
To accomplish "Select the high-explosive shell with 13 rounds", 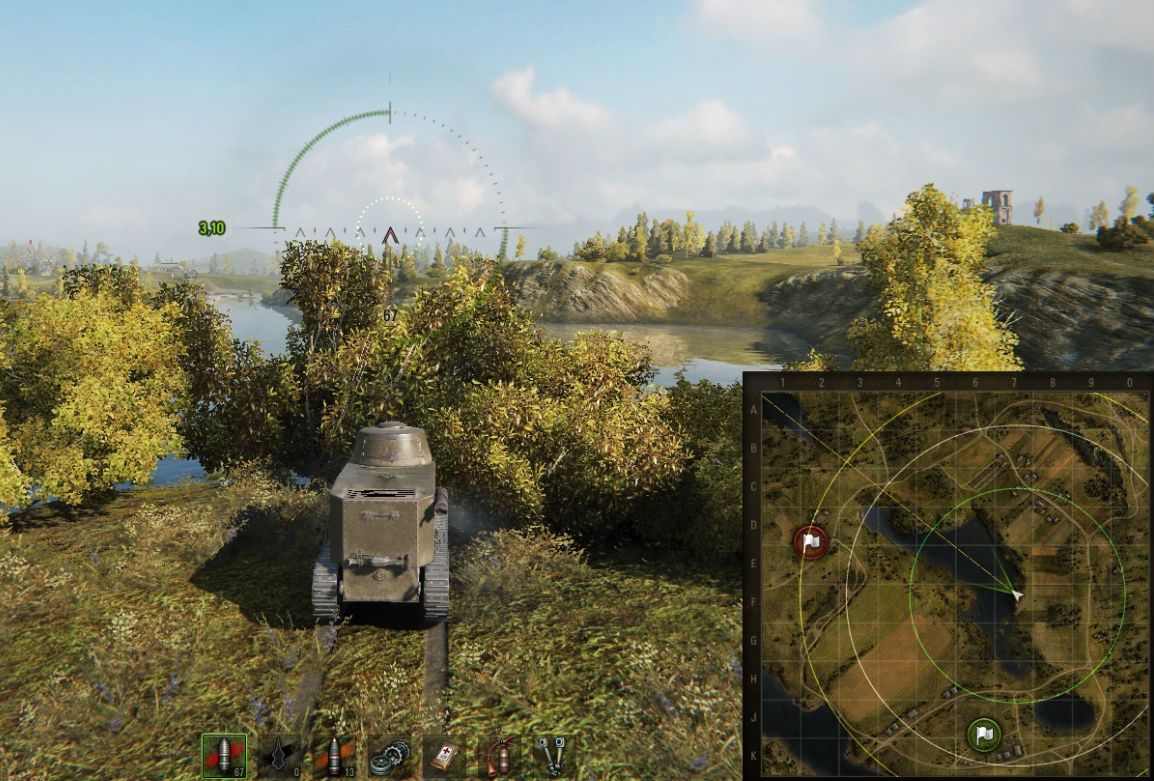I will tap(333, 755).
